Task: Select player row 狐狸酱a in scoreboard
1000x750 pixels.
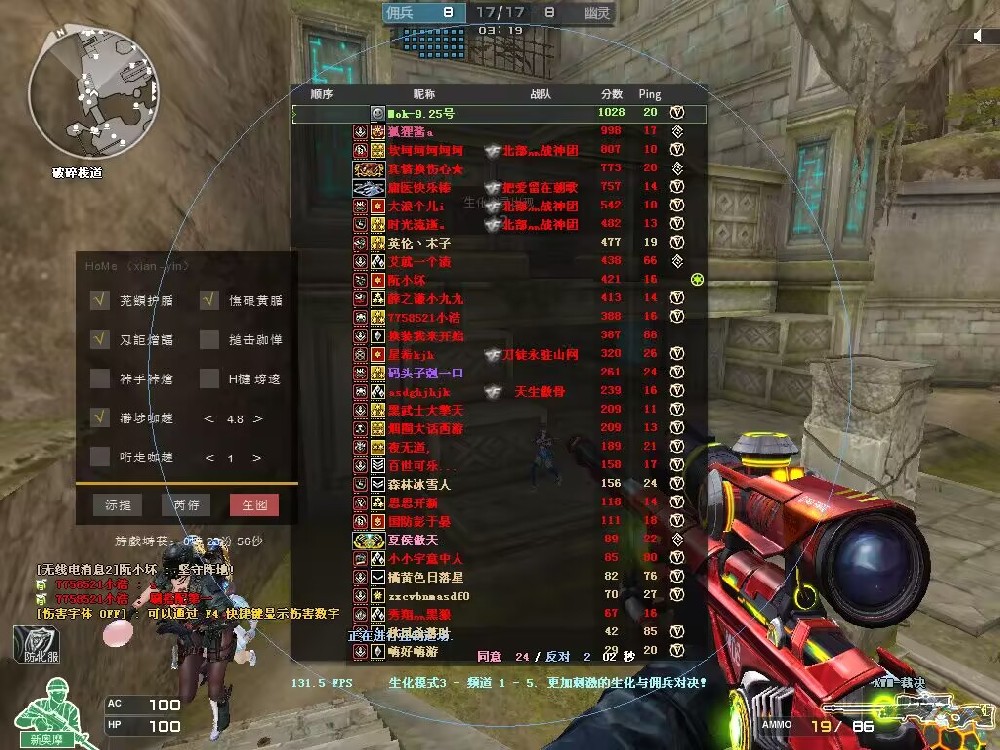Action: coord(500,131)
